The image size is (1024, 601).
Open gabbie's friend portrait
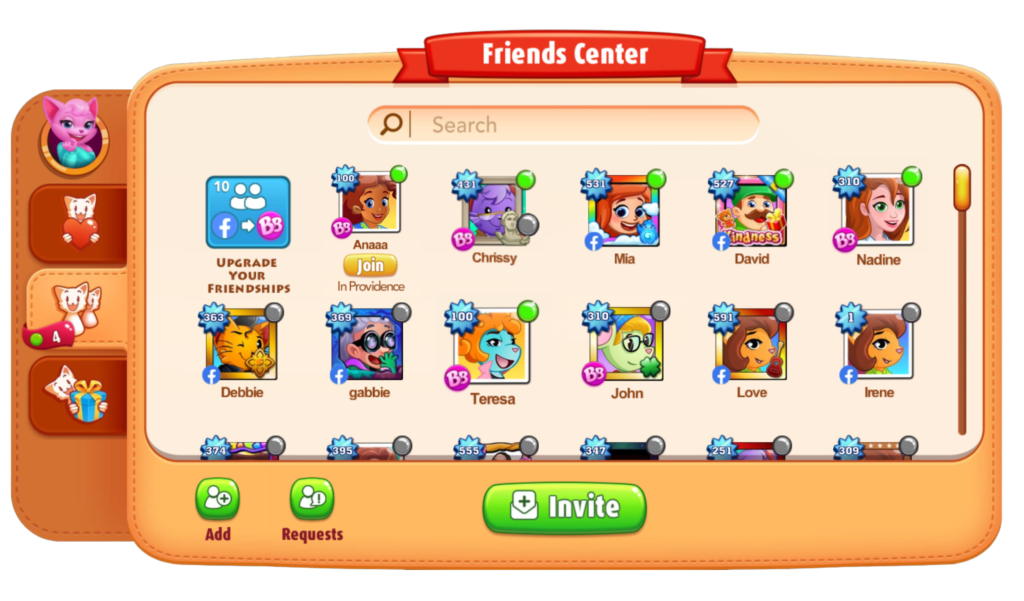coord(369,347)
